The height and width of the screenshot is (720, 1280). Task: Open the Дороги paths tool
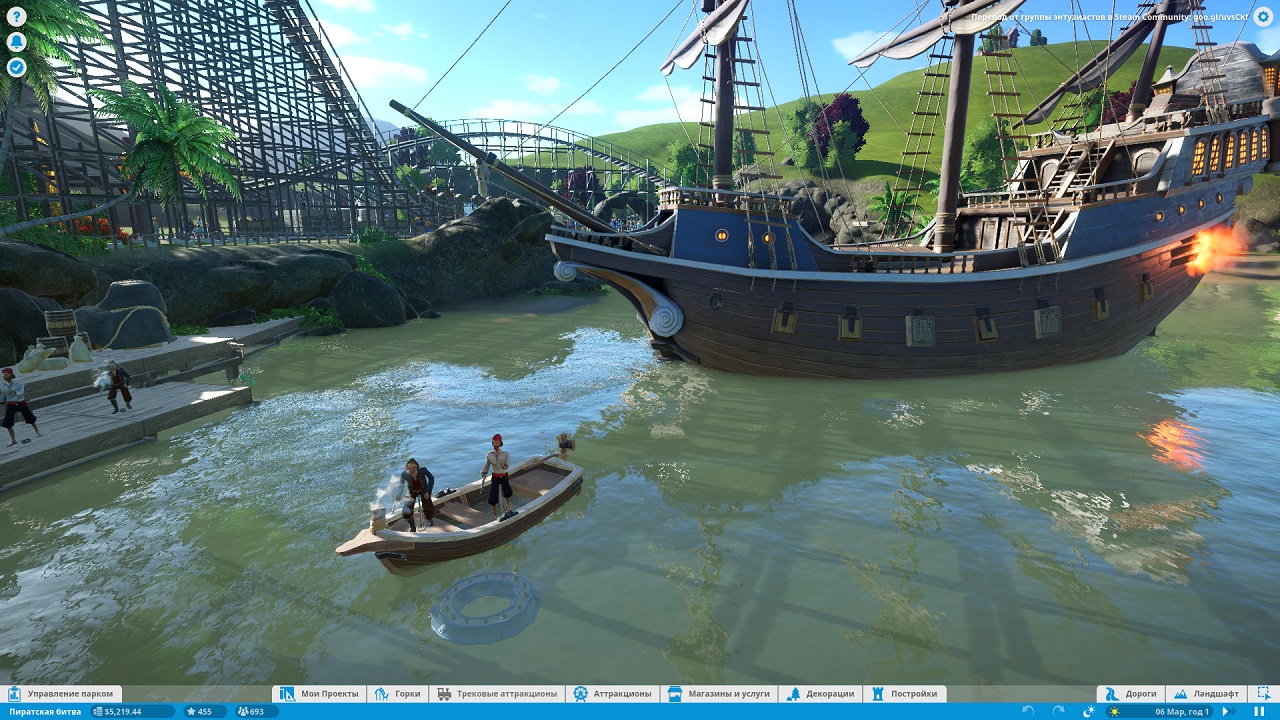pos(1130,694)
